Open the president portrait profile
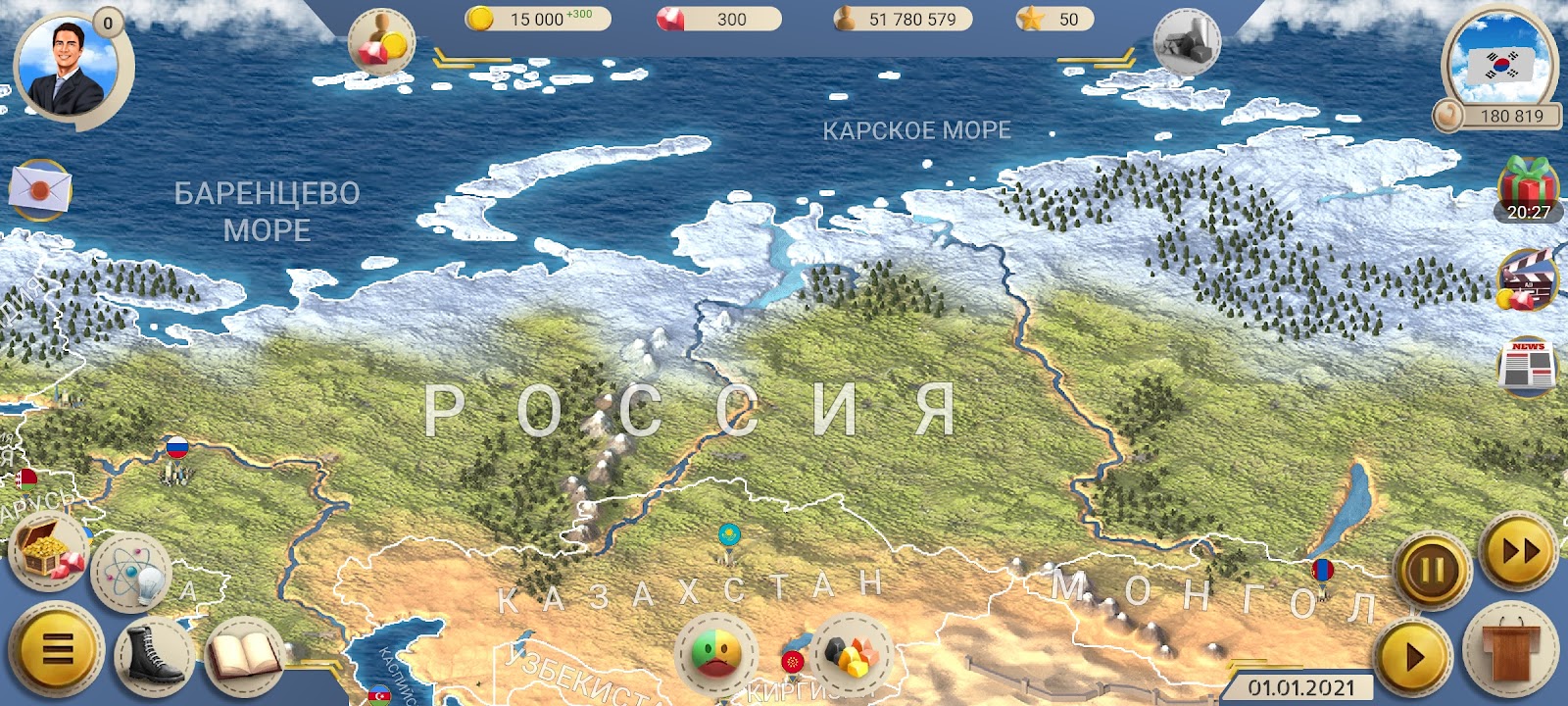 pyautogui.click(x=69, y=67)
